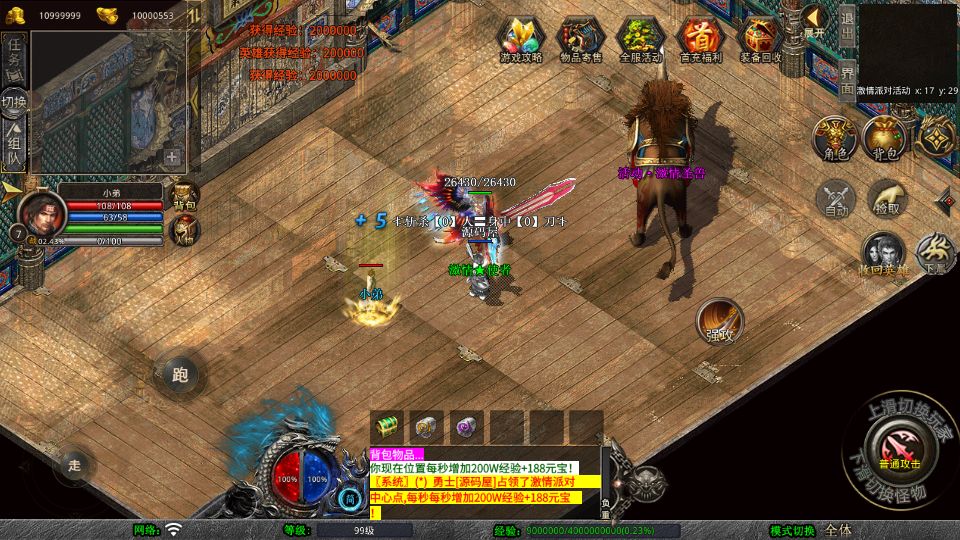Open the 装备回收 equipment recycling chest
Screen dimensions: 960x540
pyautogui.click(x=761, y=39)
